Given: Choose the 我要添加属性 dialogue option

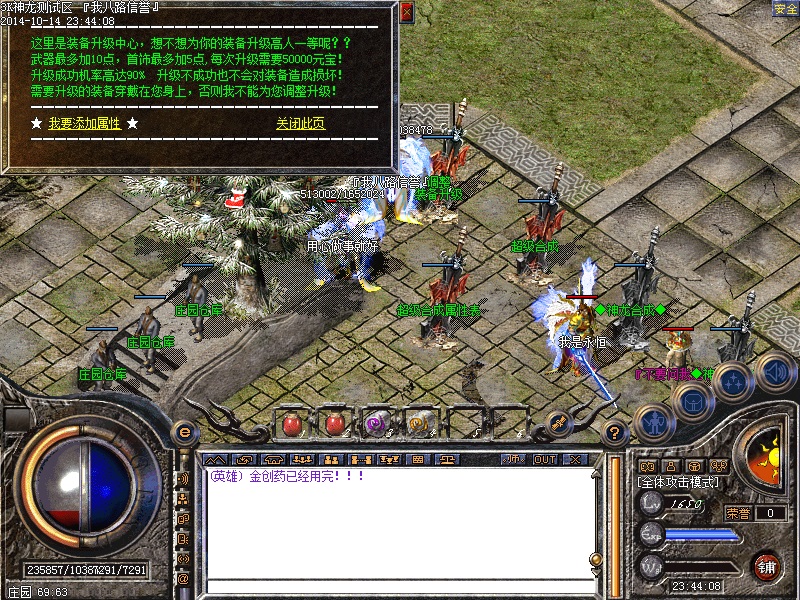Looking at the screenshot, I should 84,124.
